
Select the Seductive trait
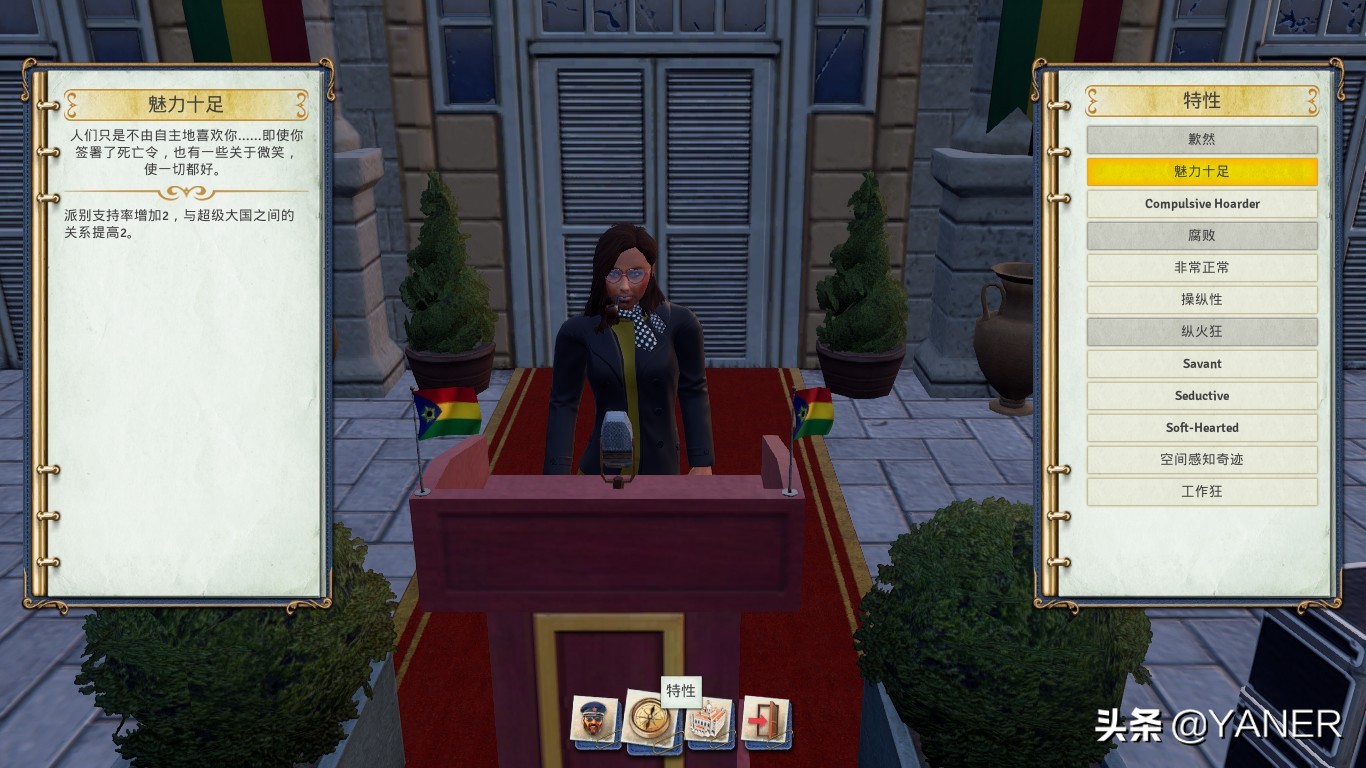click(x=1201, y=396)
